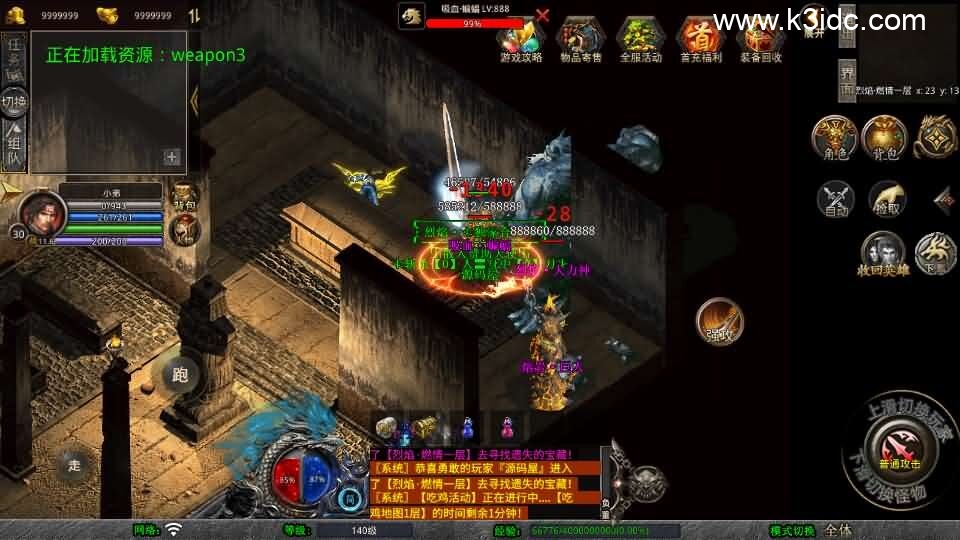Click the 收回英雄 recall hero button
Viewport: 960px width, 540px height.
pos(882,254)
